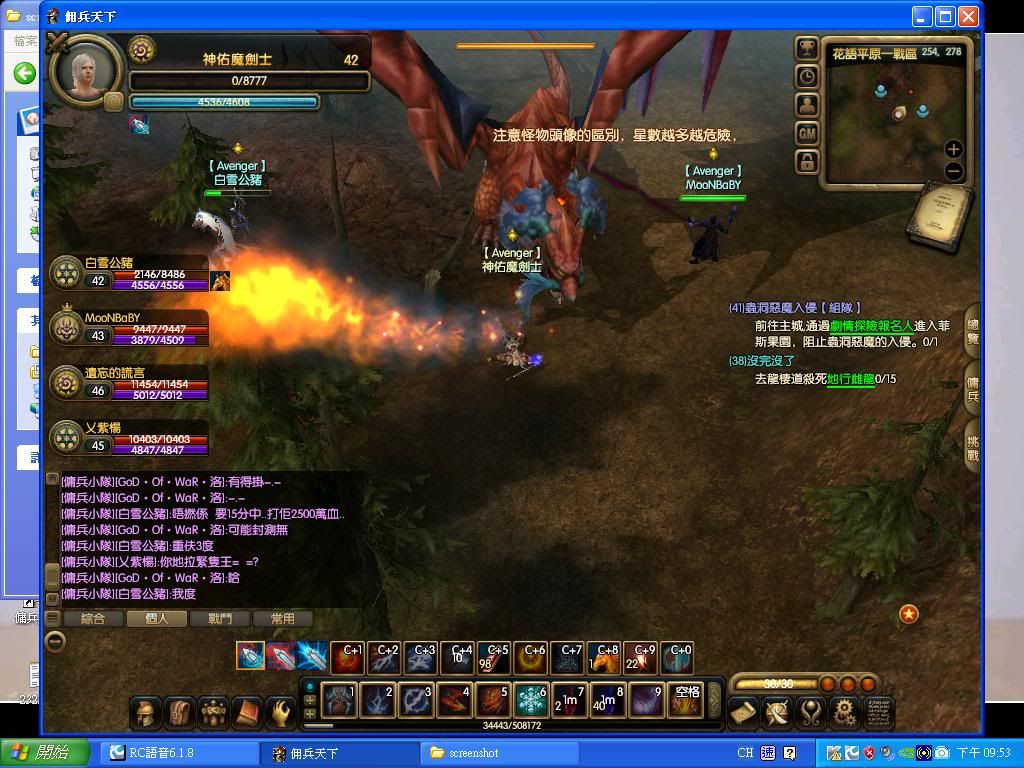The height and width of the screenshot is (768, 1024).
Task: Switch chat to the 綜合 tab
Action: click(93, 619)
